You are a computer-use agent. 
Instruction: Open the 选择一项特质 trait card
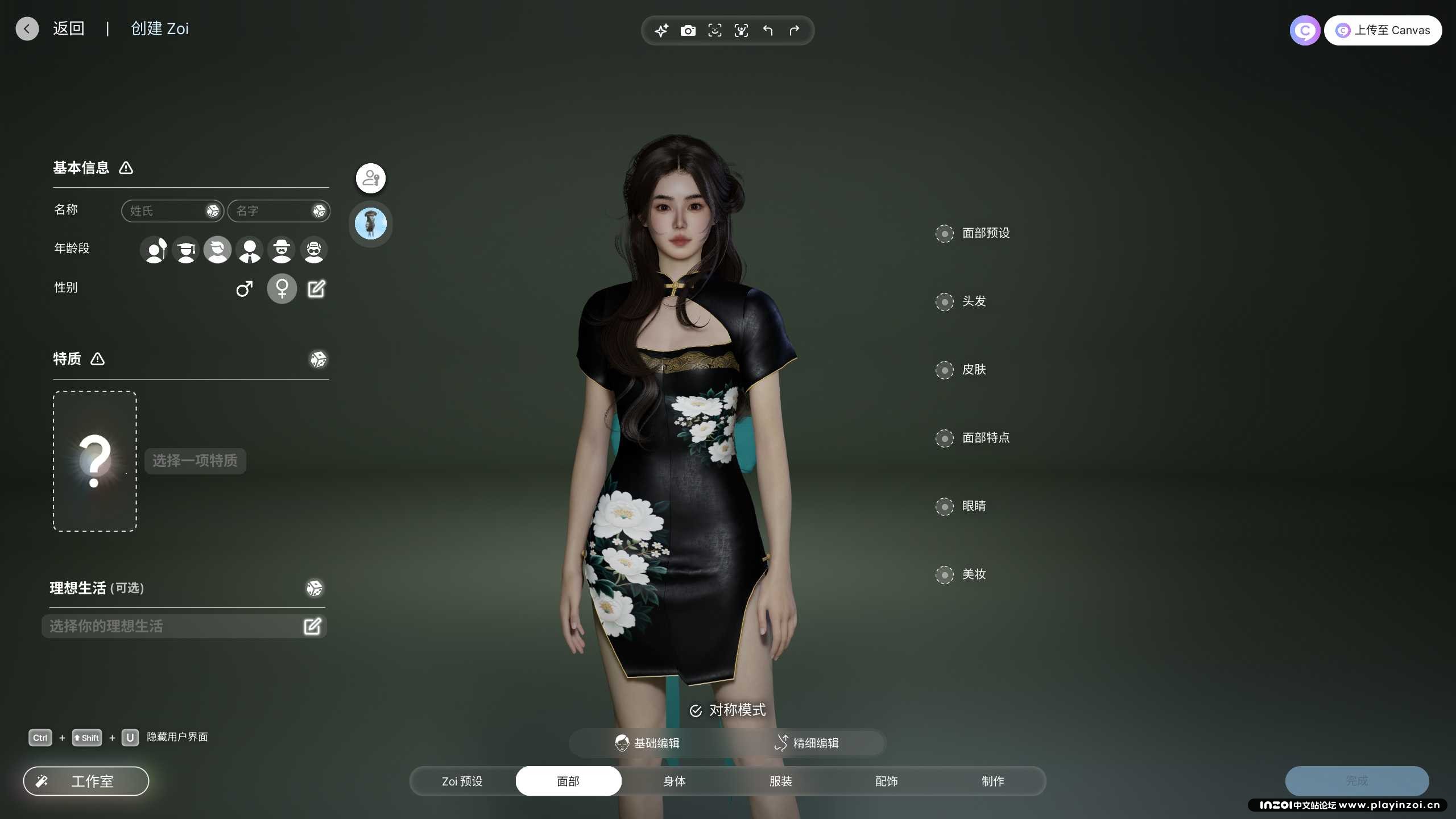95,461
